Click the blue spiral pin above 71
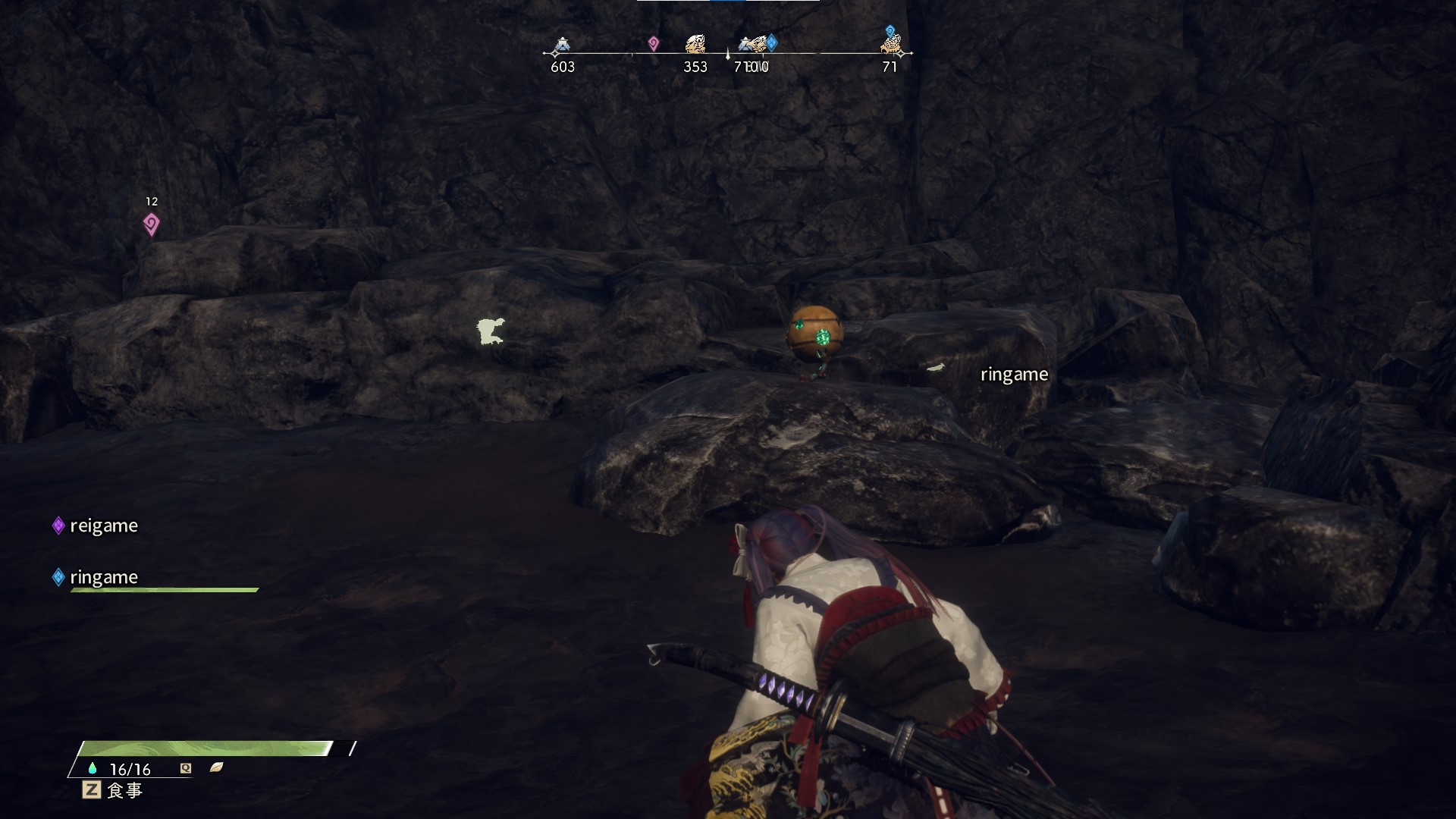This screenshot has height=819, width=1456. (890, 31)
